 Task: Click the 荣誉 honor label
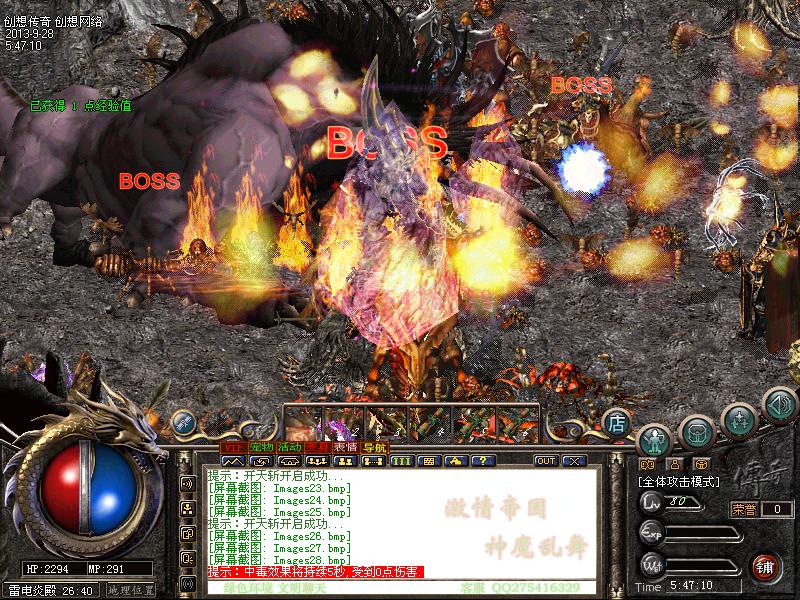[744, 509]
